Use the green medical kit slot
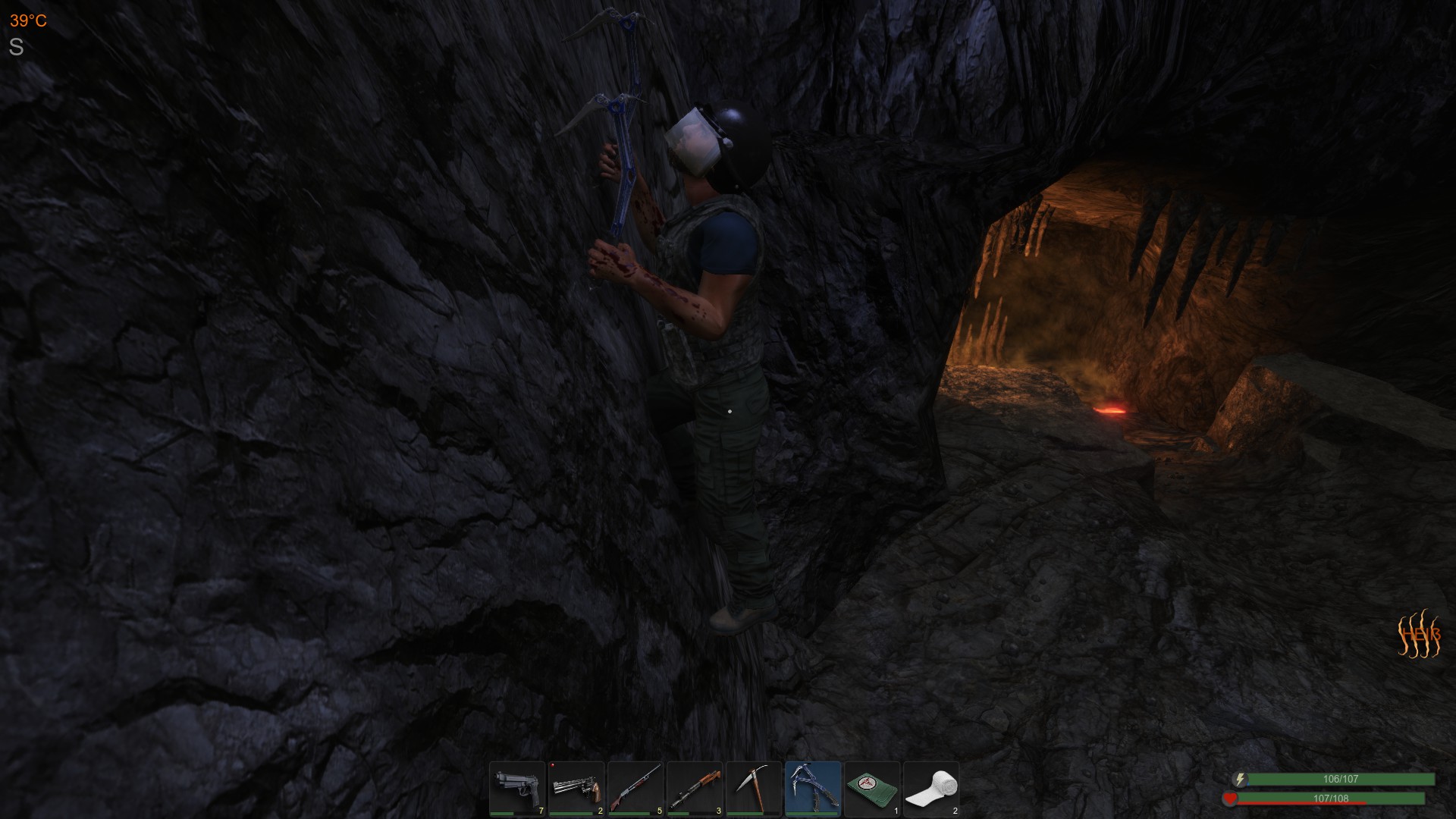Screen dimensions: 1456x819 873,789
